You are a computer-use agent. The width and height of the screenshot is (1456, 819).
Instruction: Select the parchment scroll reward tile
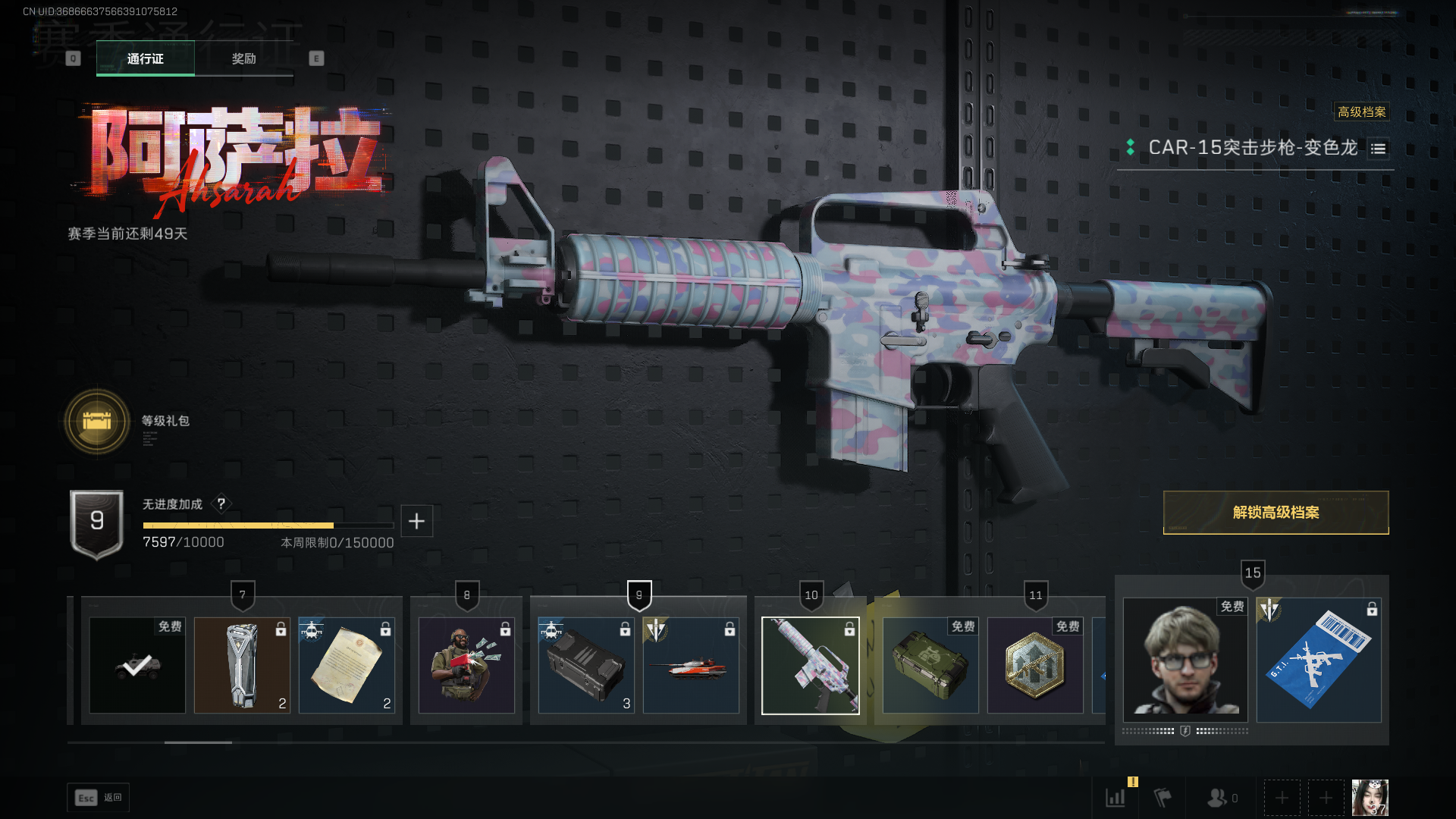tap(347, 665)
